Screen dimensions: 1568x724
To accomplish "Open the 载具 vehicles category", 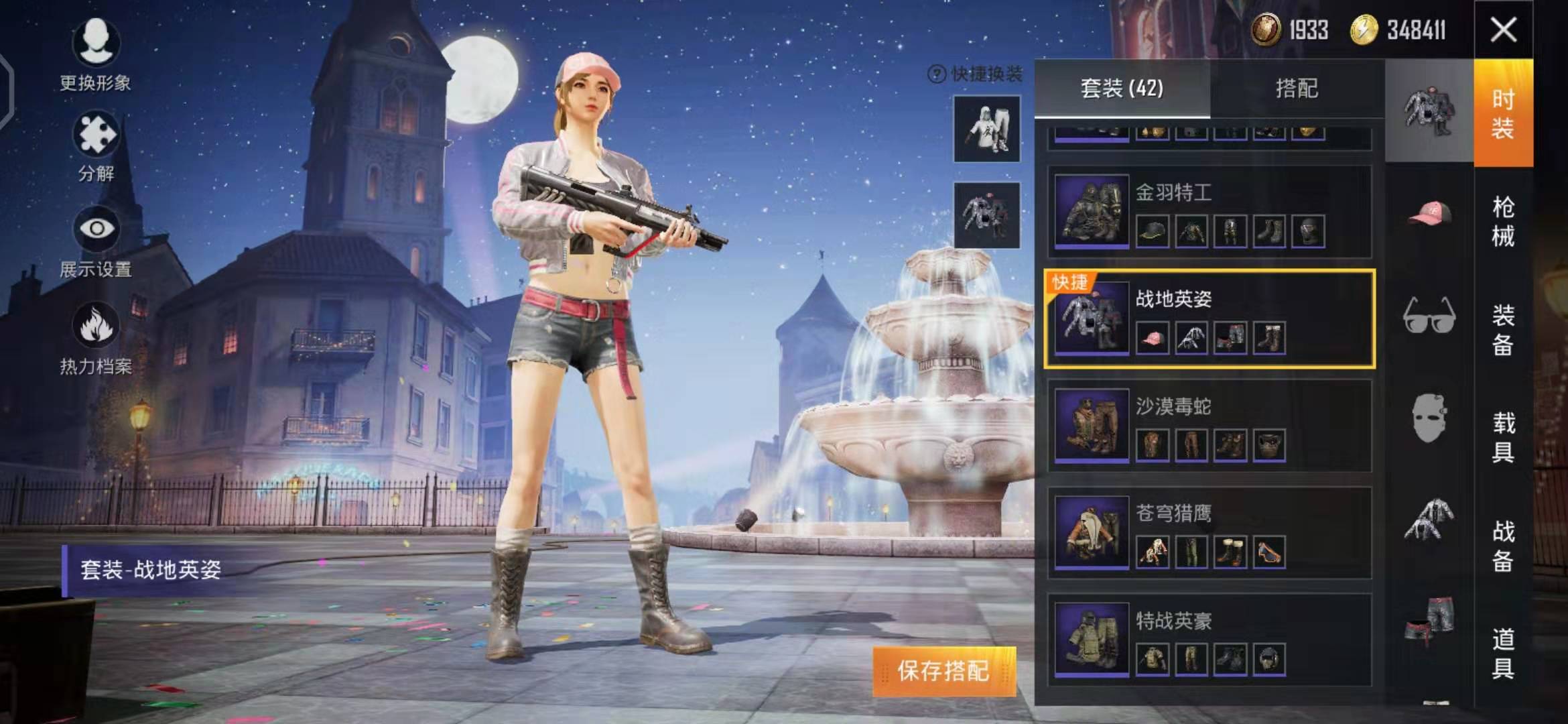I will pos(1503,437).
